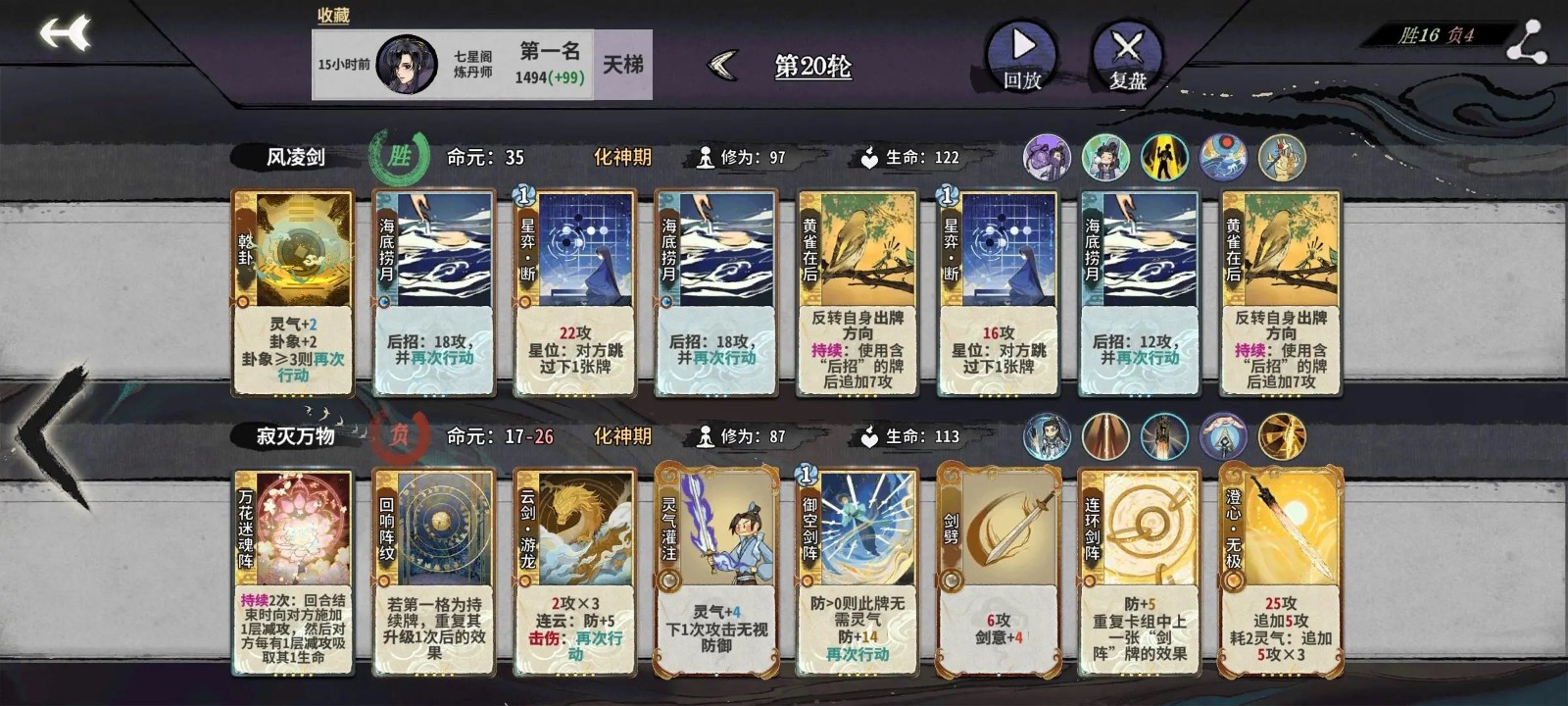This screenshot has height=706, width=1568.
Task: Play the 回放 replay
Action: 1021,57
